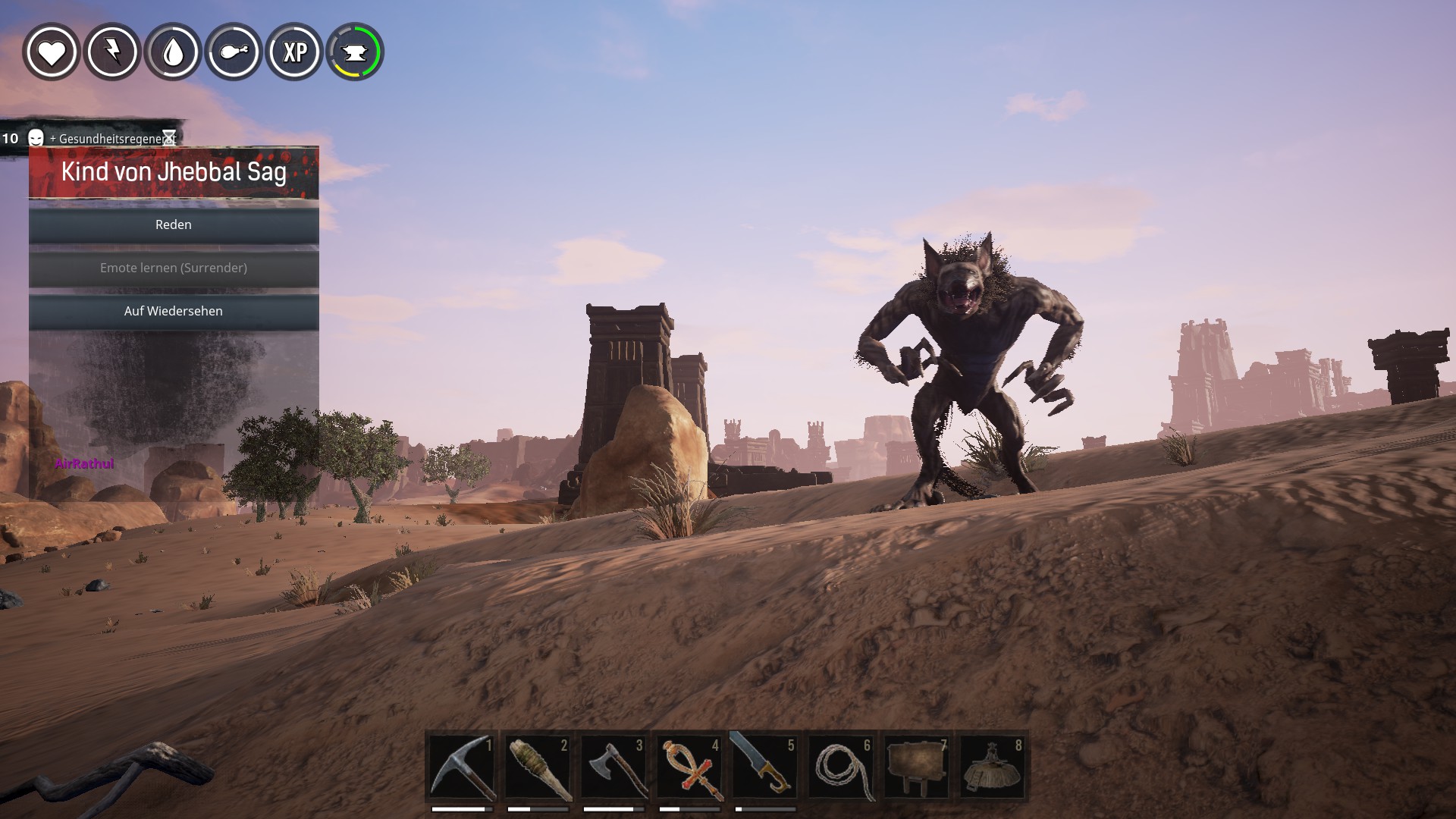This screenshot has height=819, width=1456.
Task: Click the lightning bolt stamina icon
Action: (x=112, y=52)
